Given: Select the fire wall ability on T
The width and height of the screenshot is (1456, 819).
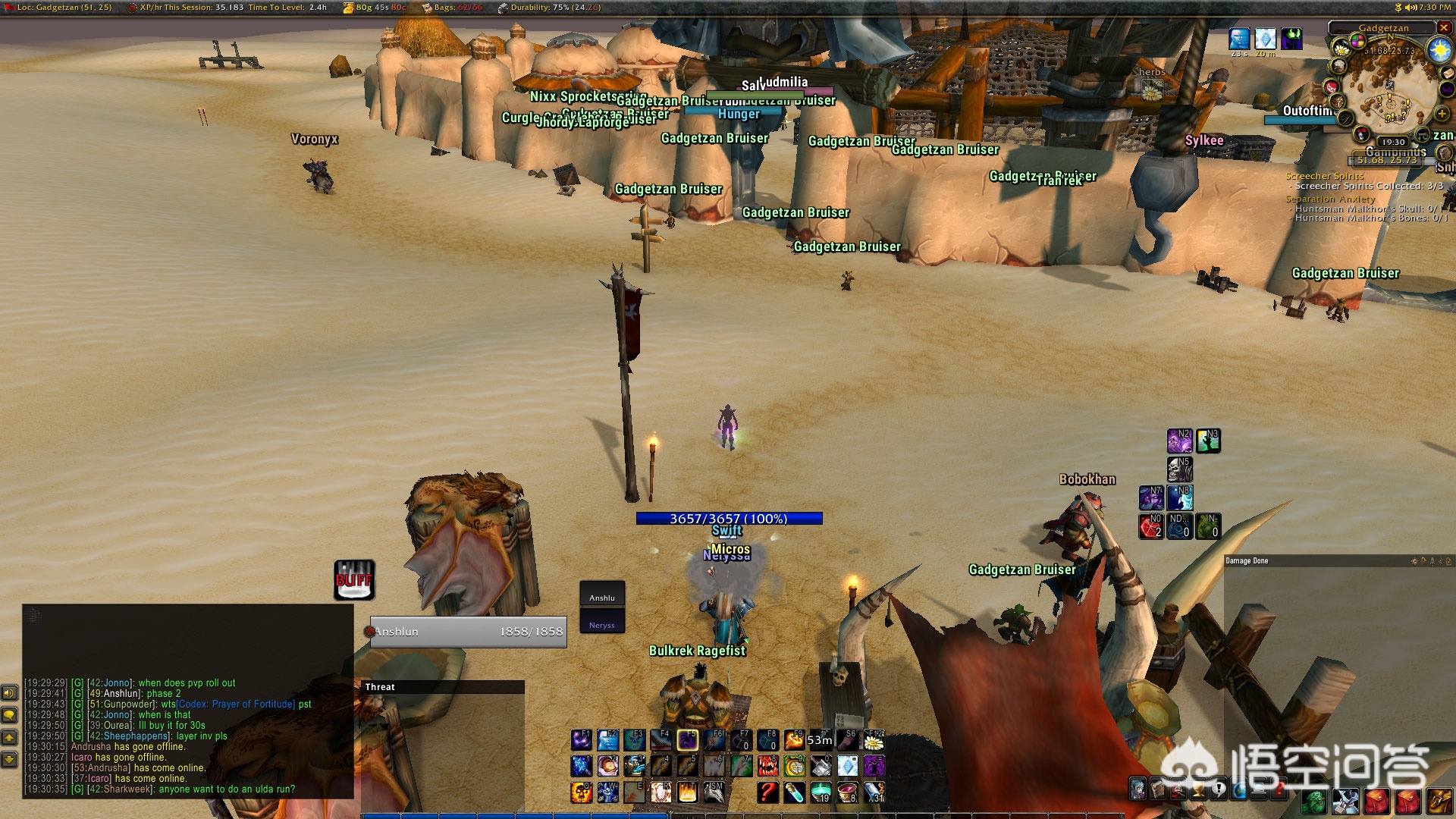Looking at the screenshot, I should tap(688, 792).
